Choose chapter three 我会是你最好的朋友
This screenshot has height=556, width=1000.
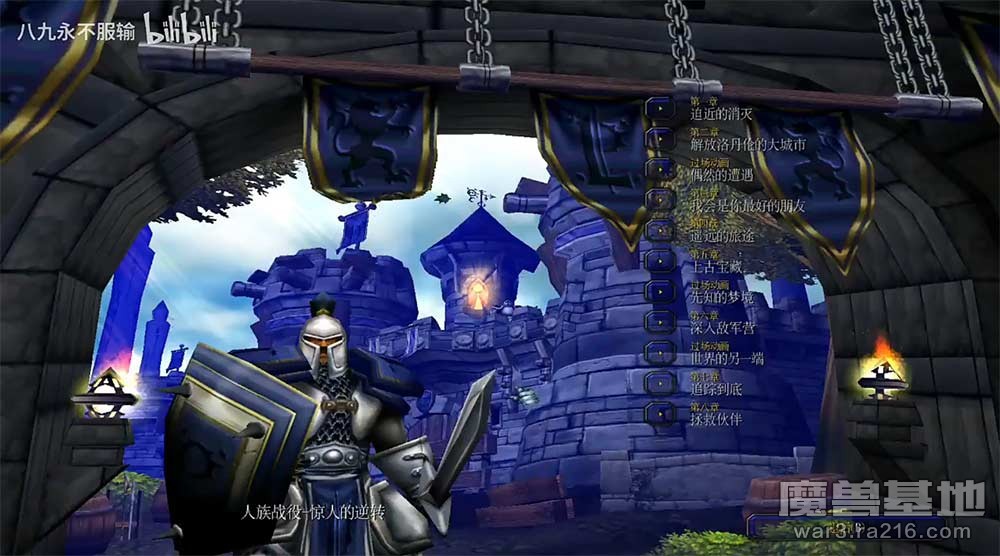coord(658,199)
